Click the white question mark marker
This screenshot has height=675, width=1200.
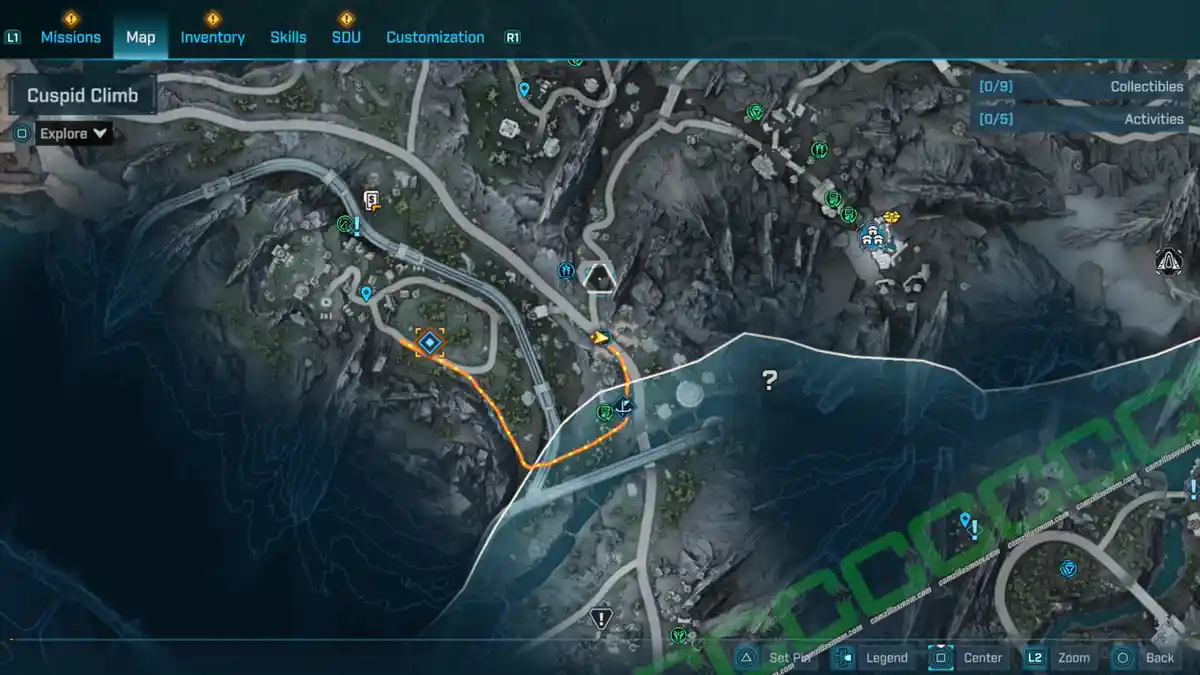pos(769,380)
